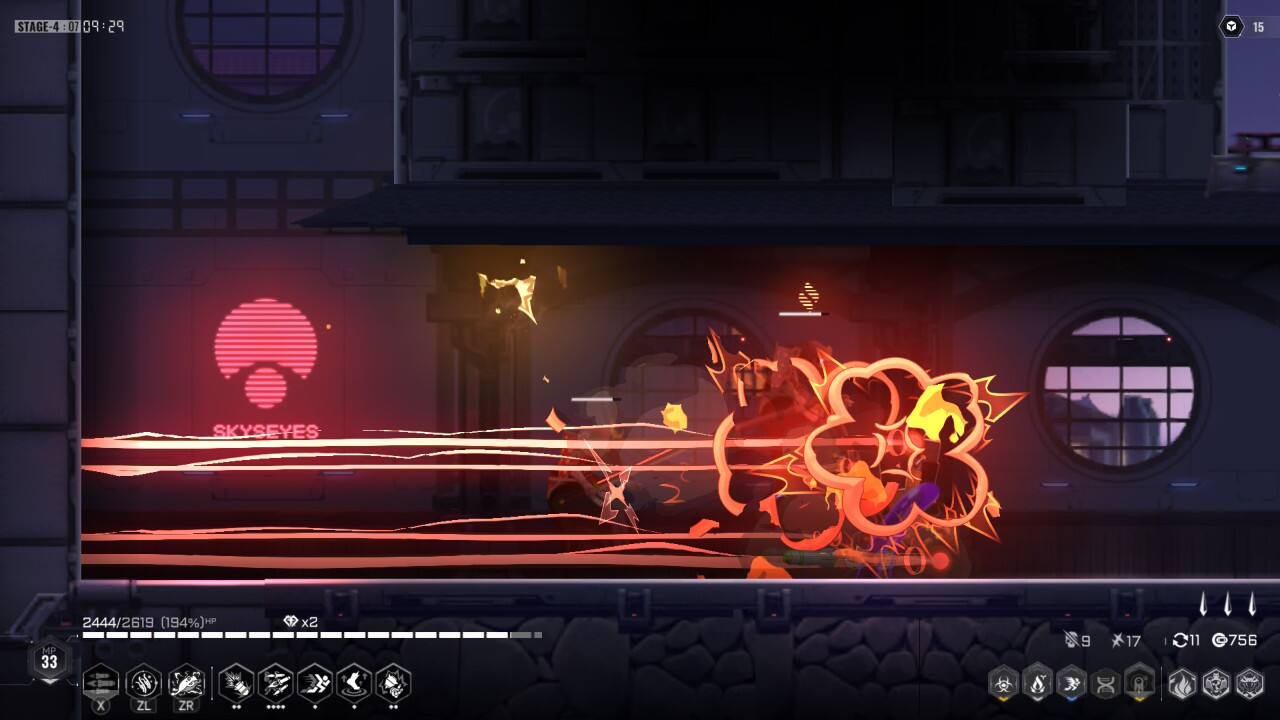The image size is (1280, 720).
Task: Click the winged mask emblem badge
Action: click(x=1250, y=684)
